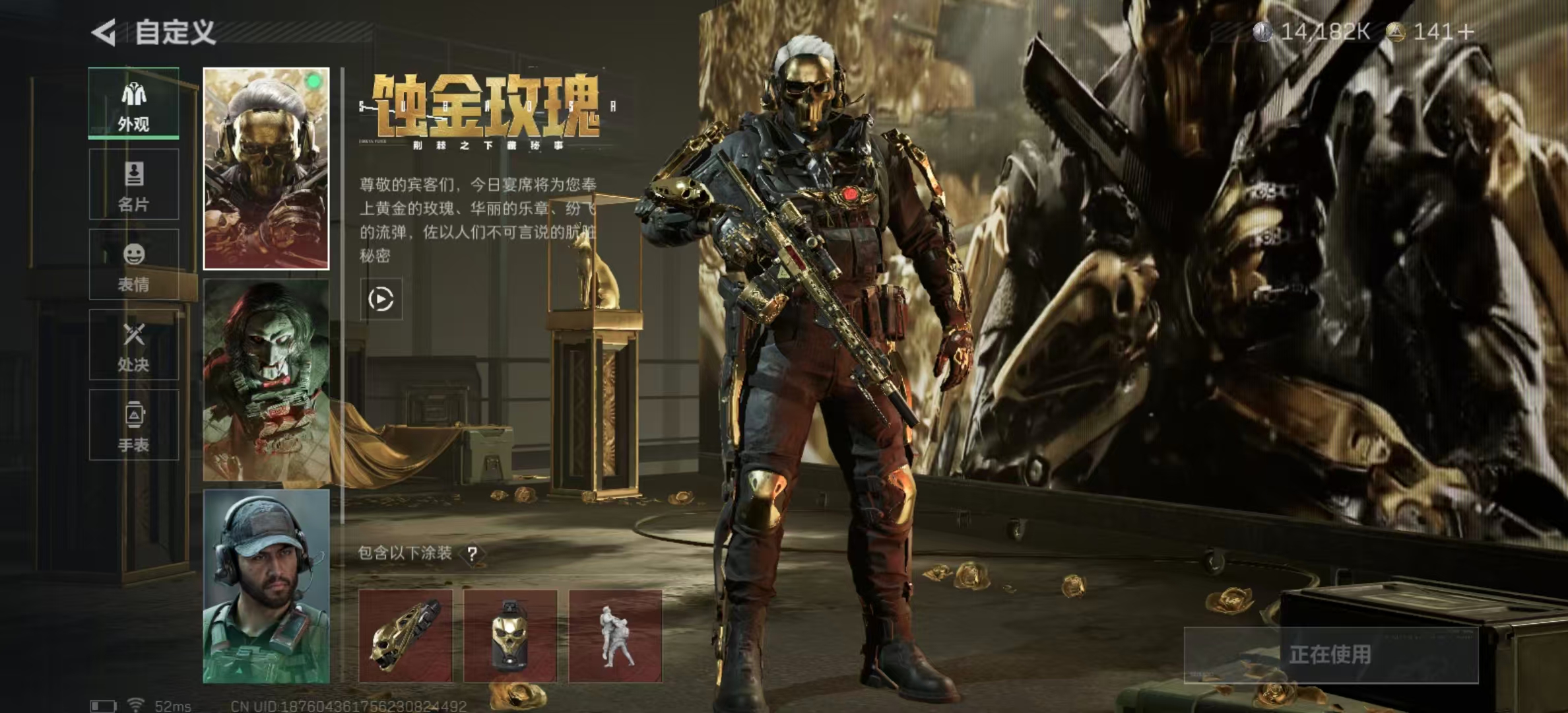View the gold skull canister item
Viewport: 1568px width, 713px height.
(510, 636)
